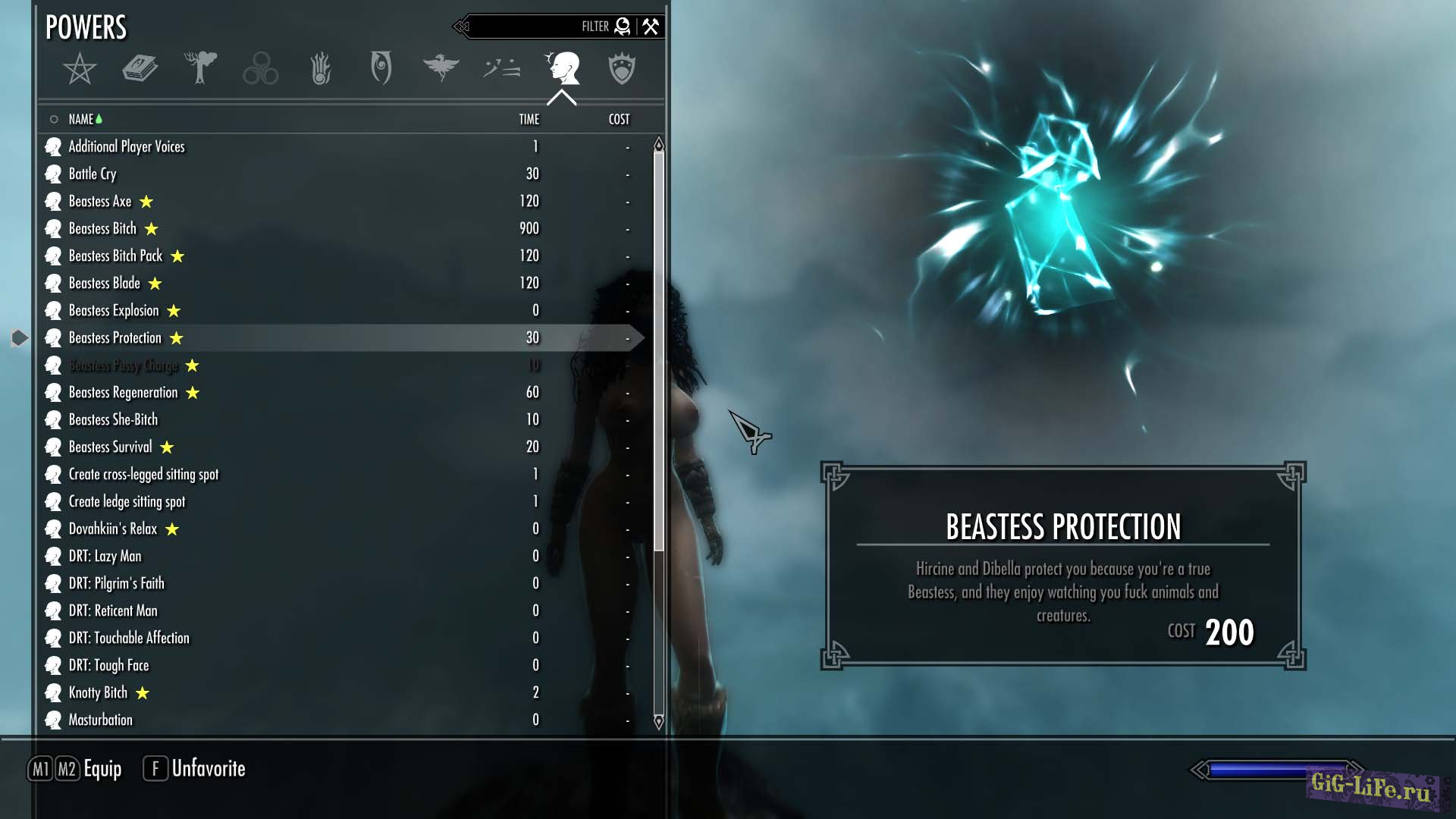Select the head silhouette powers tab
Viewport: 1456px width, 819px height.
pos(562,68)
